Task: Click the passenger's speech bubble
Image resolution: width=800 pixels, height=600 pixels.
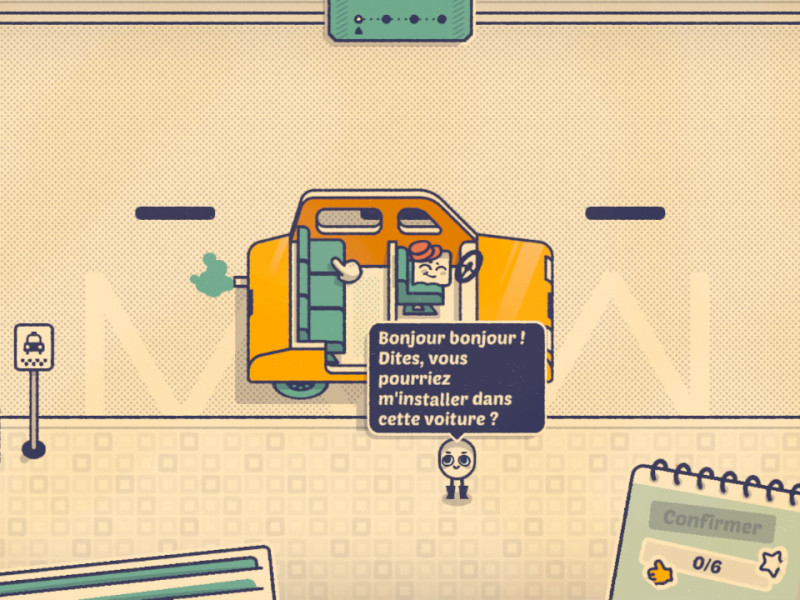Action: [457, 377]
